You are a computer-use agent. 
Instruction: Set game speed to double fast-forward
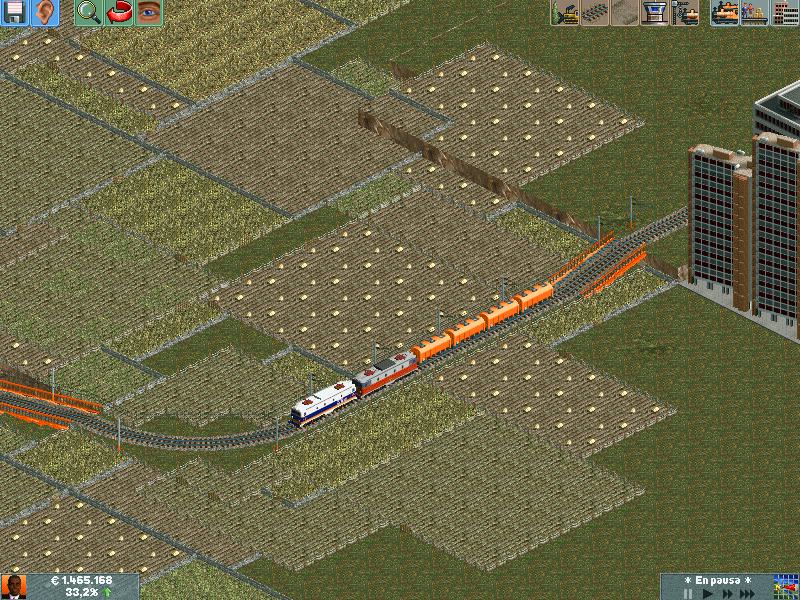(729, 593)
